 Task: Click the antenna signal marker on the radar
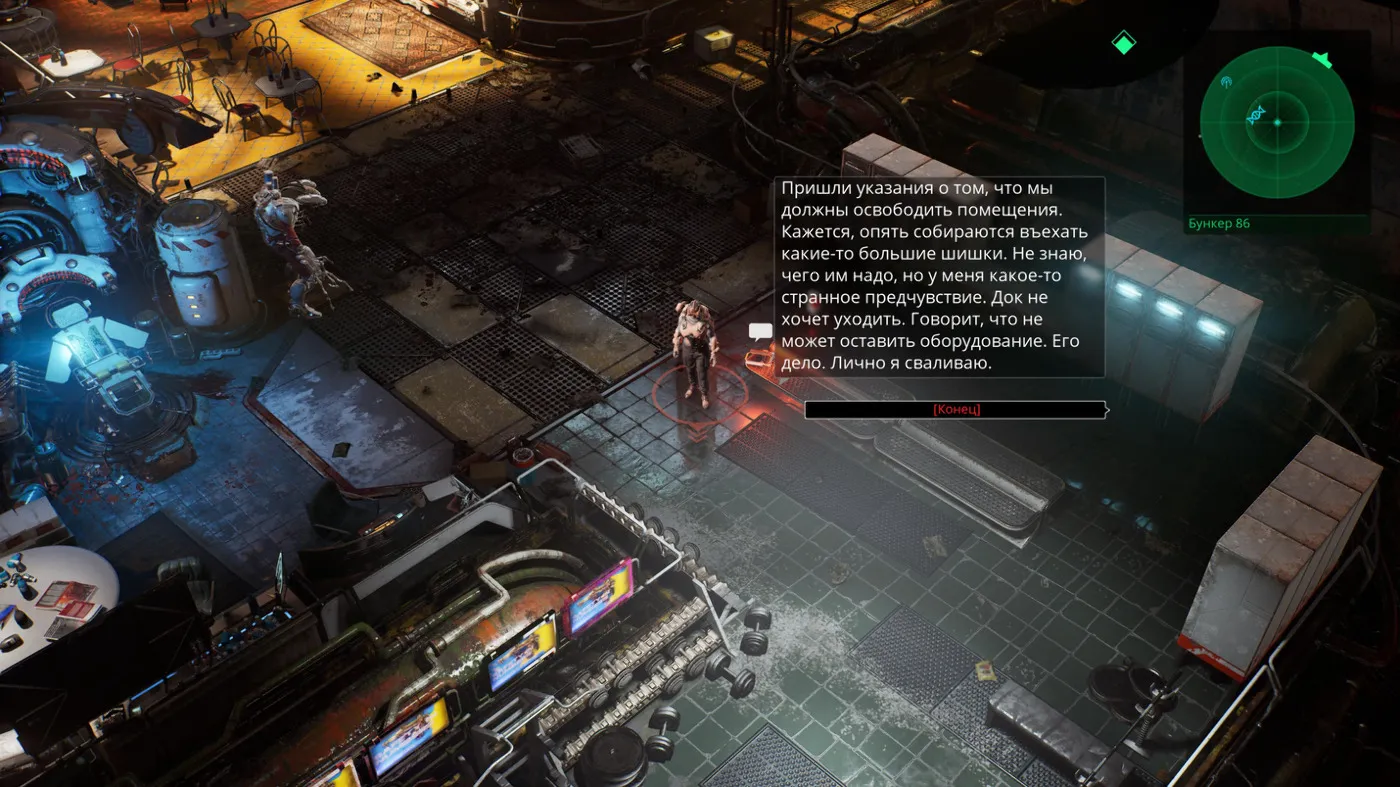click(x=1227, y=81)
